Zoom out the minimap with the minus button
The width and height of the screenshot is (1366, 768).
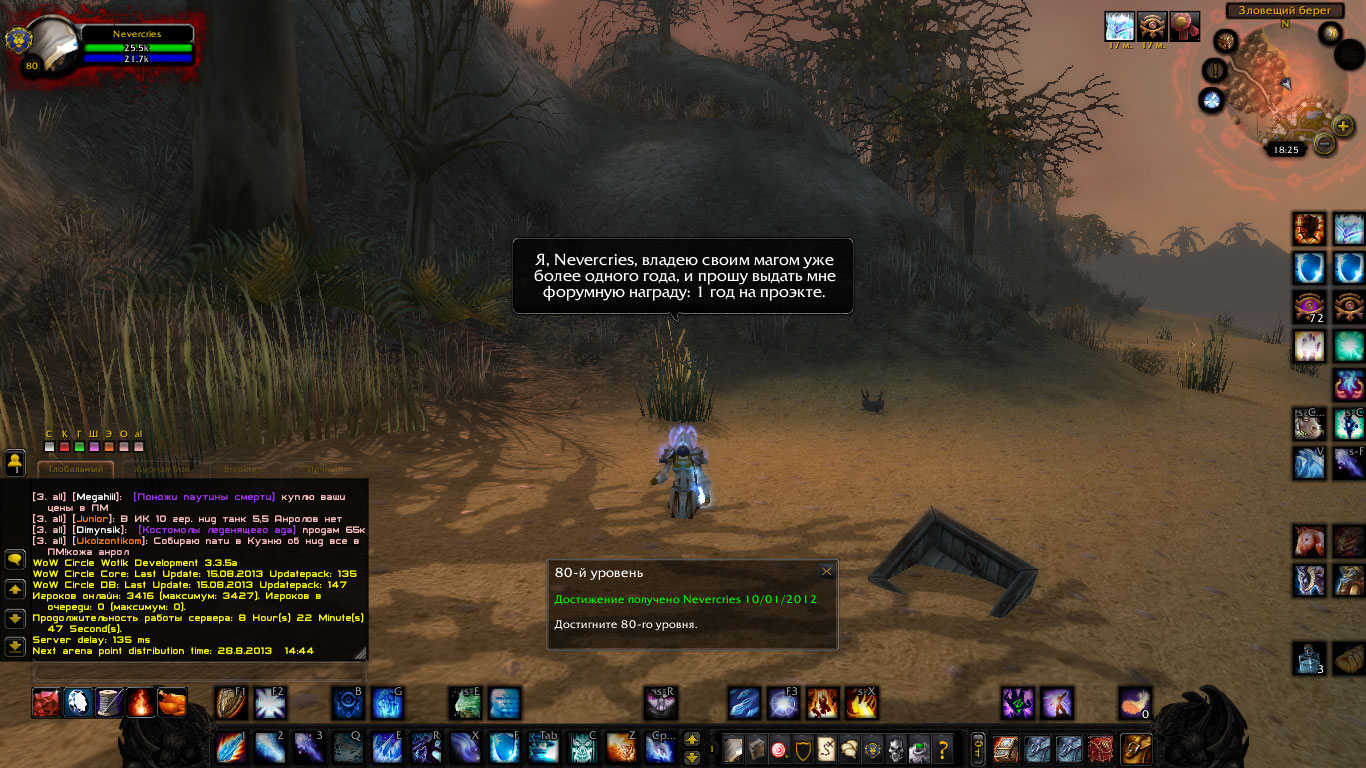1324,144
